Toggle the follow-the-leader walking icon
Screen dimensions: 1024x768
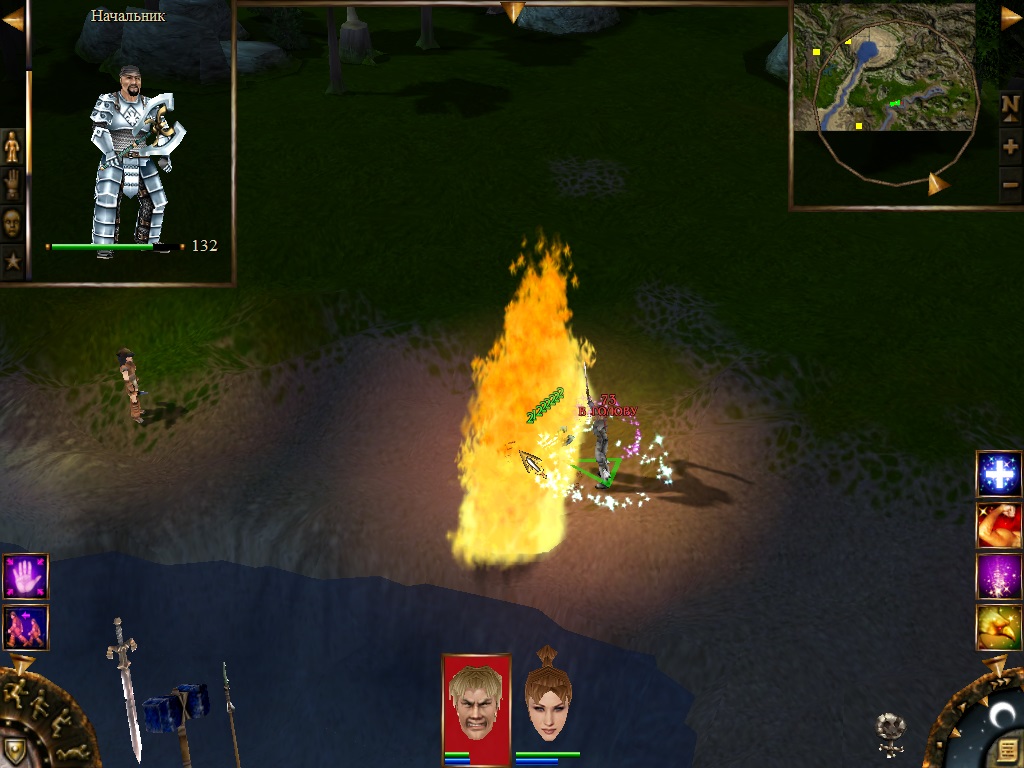(25, 627)
